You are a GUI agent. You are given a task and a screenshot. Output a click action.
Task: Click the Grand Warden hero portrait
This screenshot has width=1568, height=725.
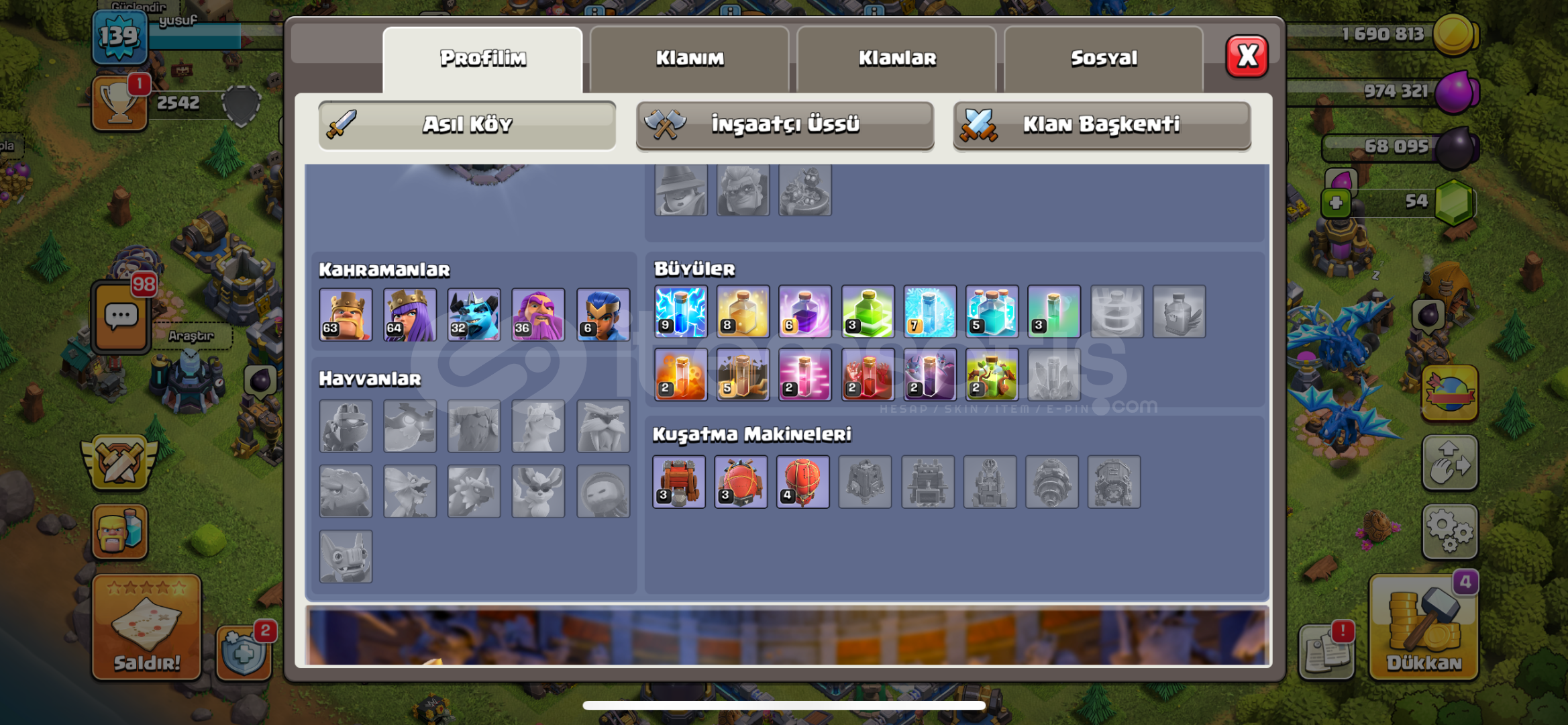click(537, 313)
